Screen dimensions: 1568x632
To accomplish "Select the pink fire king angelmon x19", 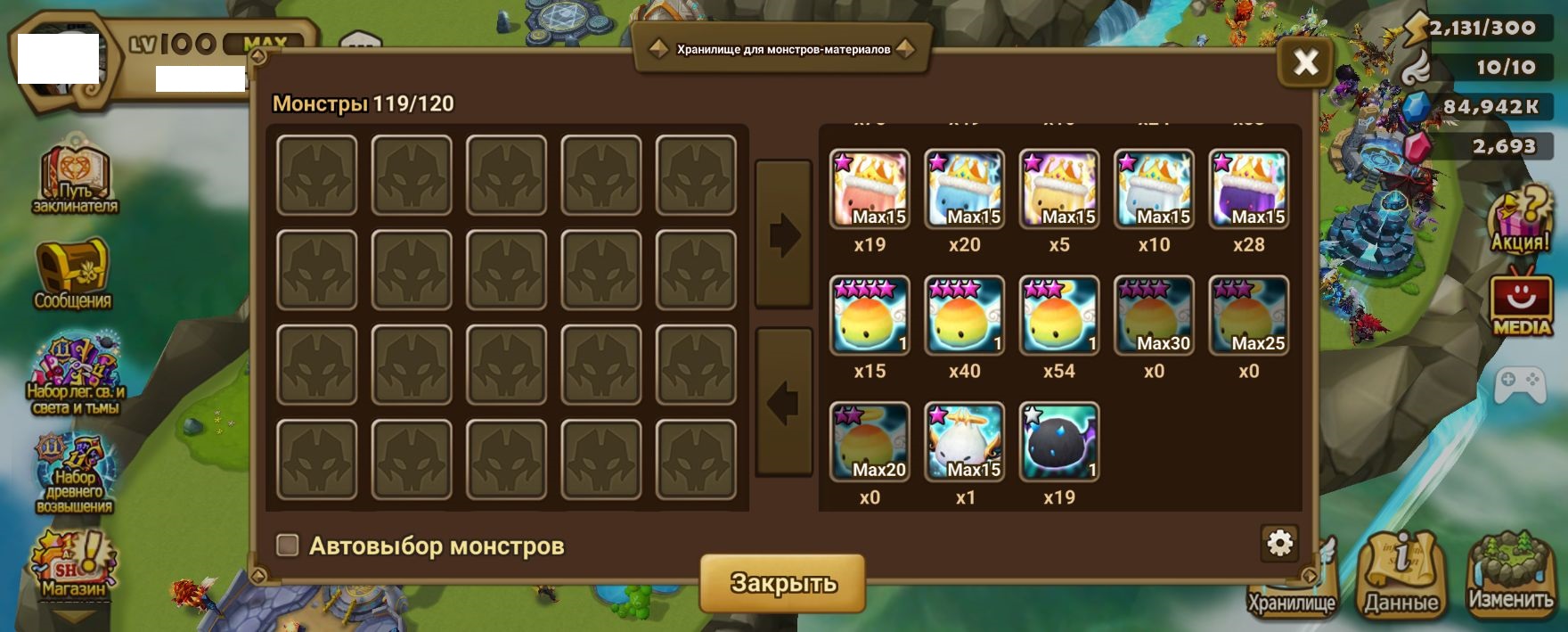I will coord(870,189).
